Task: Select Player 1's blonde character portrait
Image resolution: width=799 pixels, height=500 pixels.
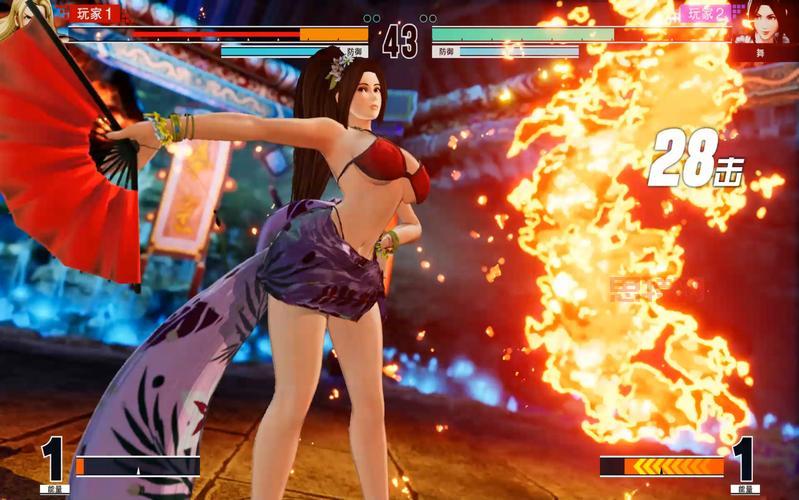Action: [x=24, y=22]
